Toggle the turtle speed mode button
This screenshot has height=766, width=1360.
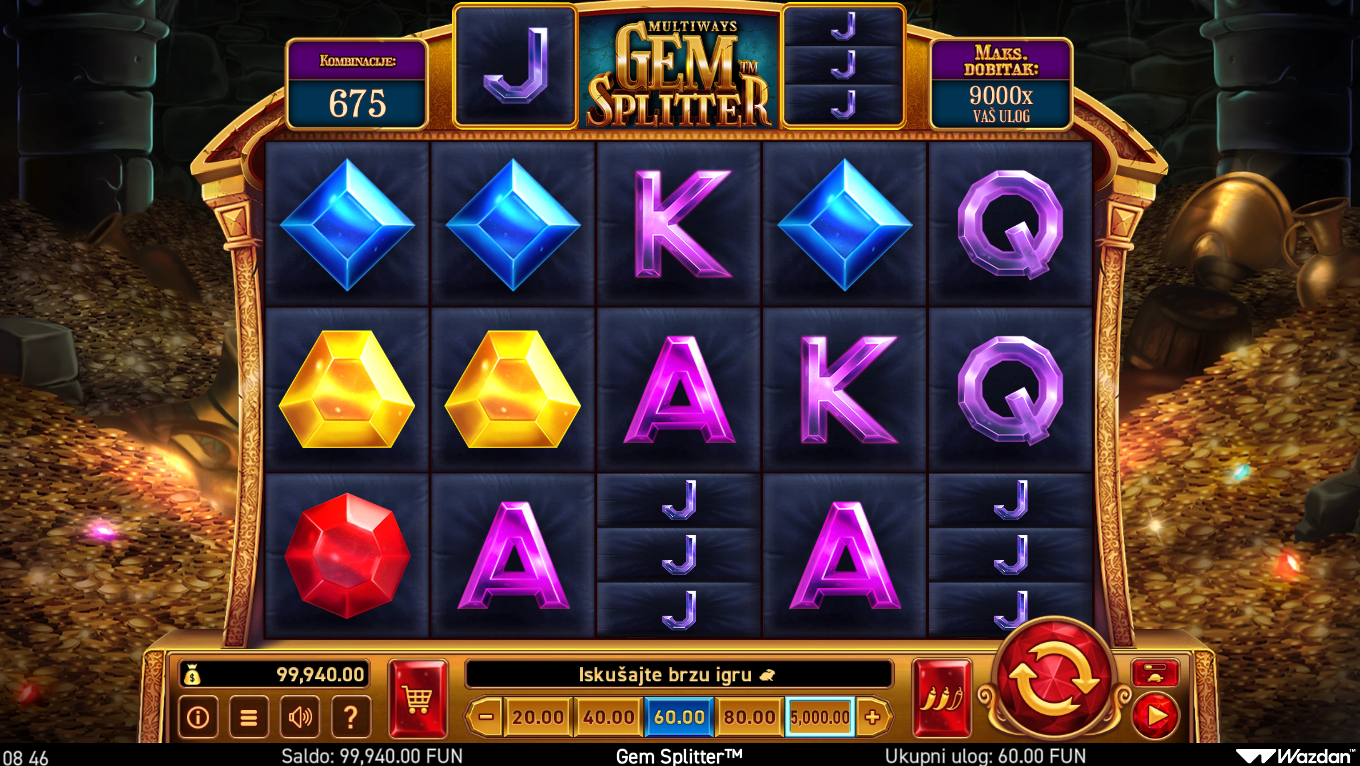click(x=1156, y=673)
